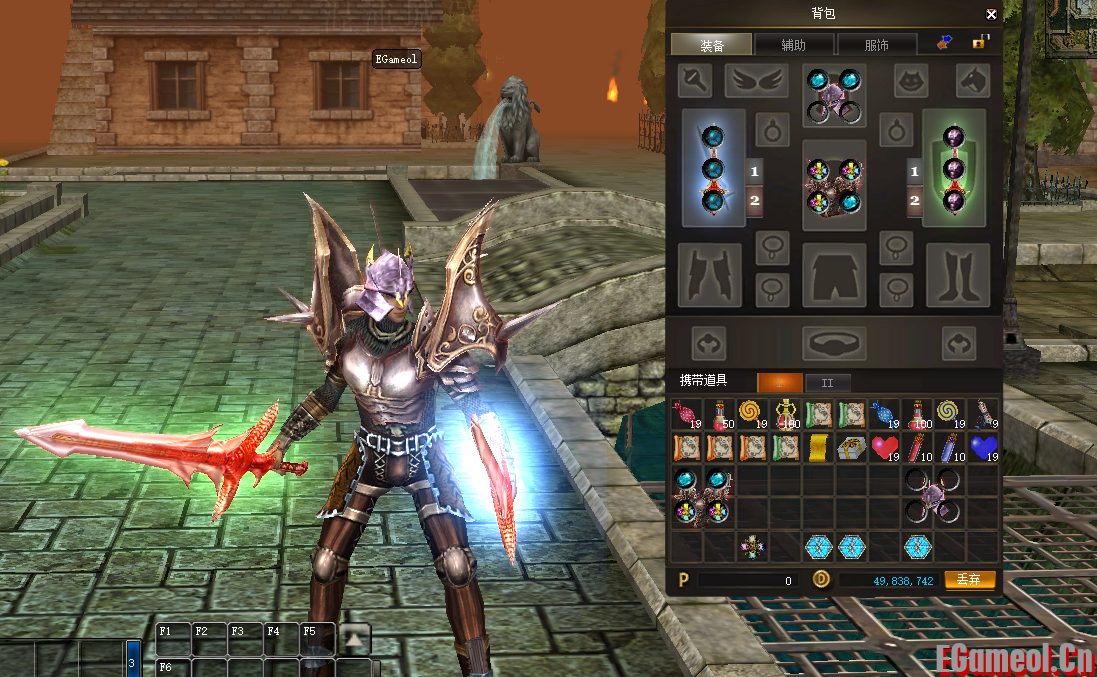Click the 丢弃 discard button

[969, 580]
